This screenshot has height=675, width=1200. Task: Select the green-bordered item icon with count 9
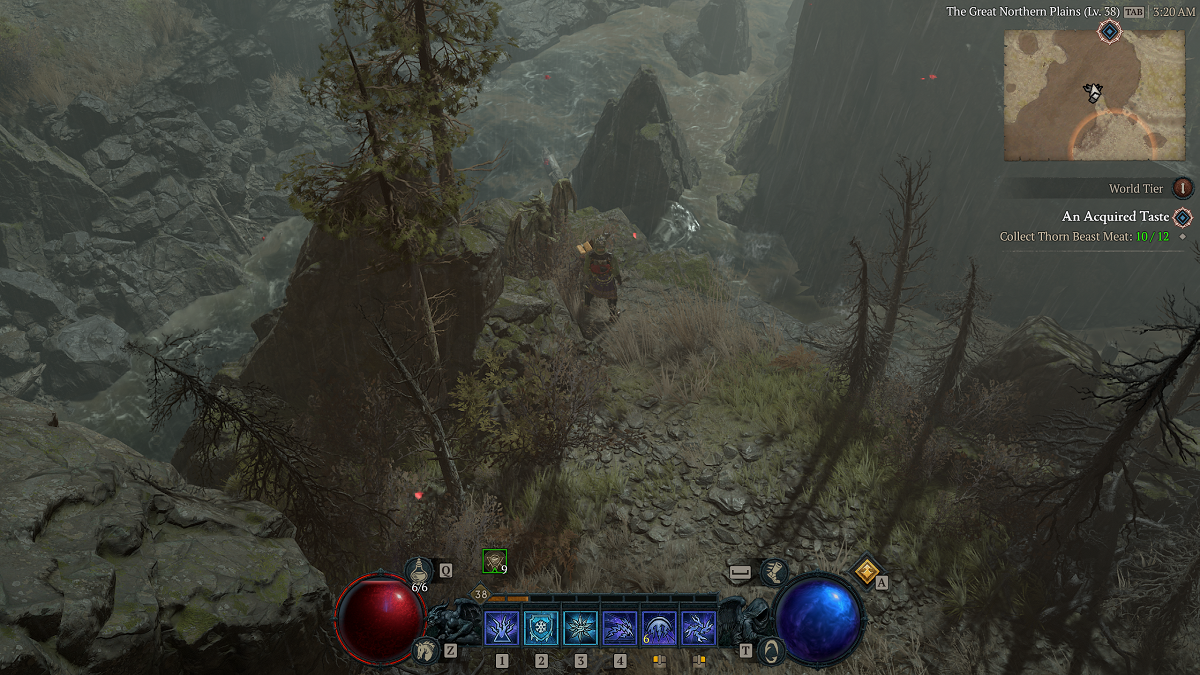tap(494, 561)
